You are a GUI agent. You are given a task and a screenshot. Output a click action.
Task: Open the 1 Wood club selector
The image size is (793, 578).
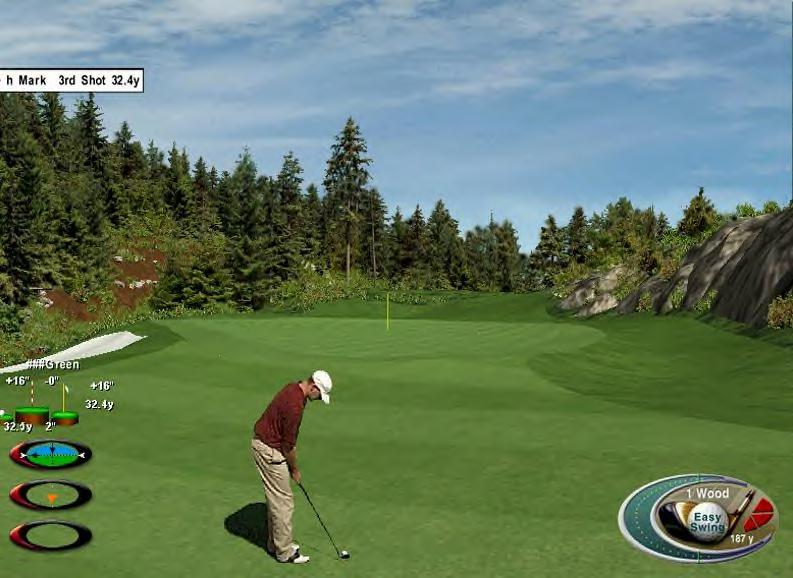click(x=707, y=493)
